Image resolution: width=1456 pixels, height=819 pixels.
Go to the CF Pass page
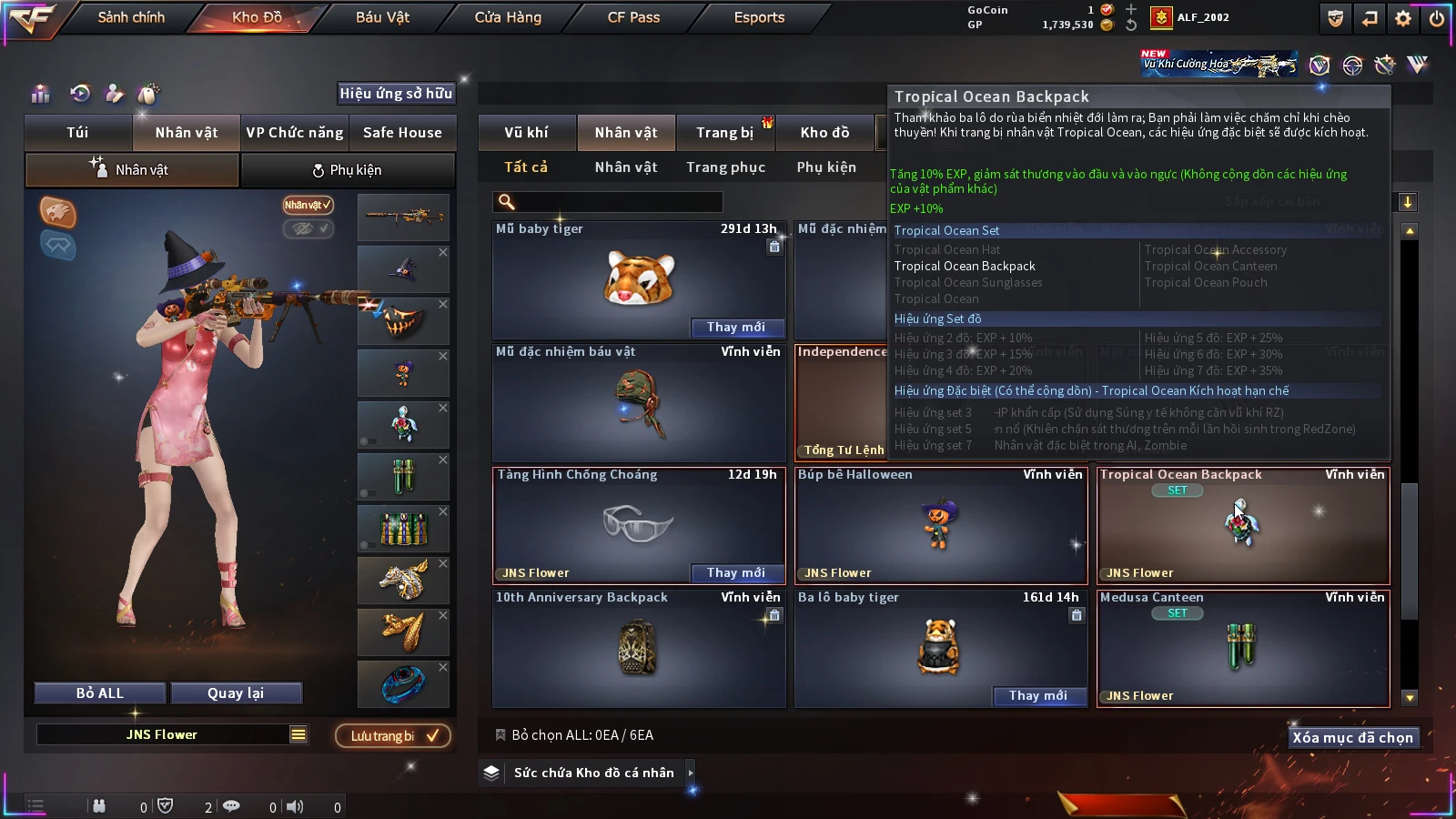[x=633, y=17]
